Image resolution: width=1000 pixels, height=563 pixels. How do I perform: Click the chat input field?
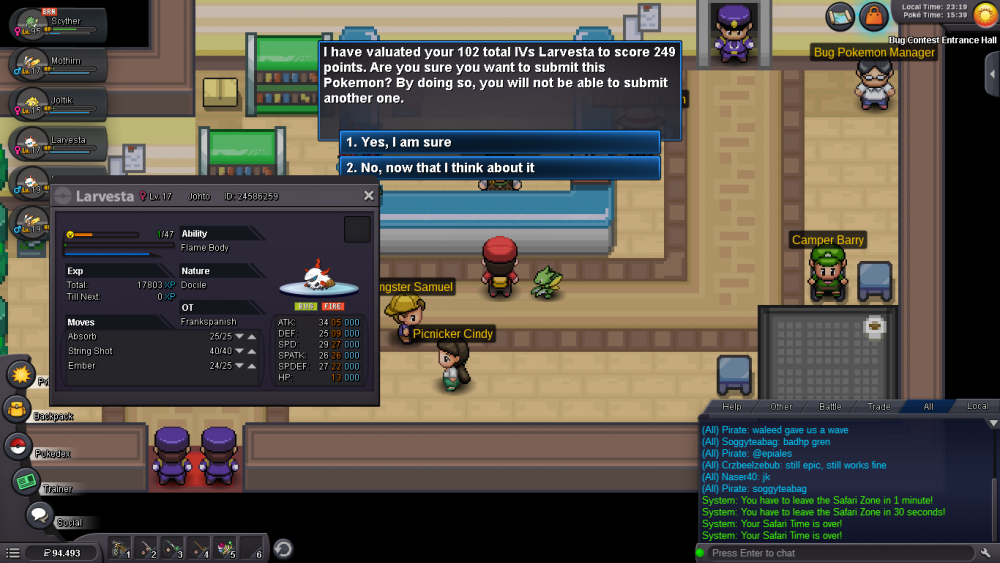(835, 553)
